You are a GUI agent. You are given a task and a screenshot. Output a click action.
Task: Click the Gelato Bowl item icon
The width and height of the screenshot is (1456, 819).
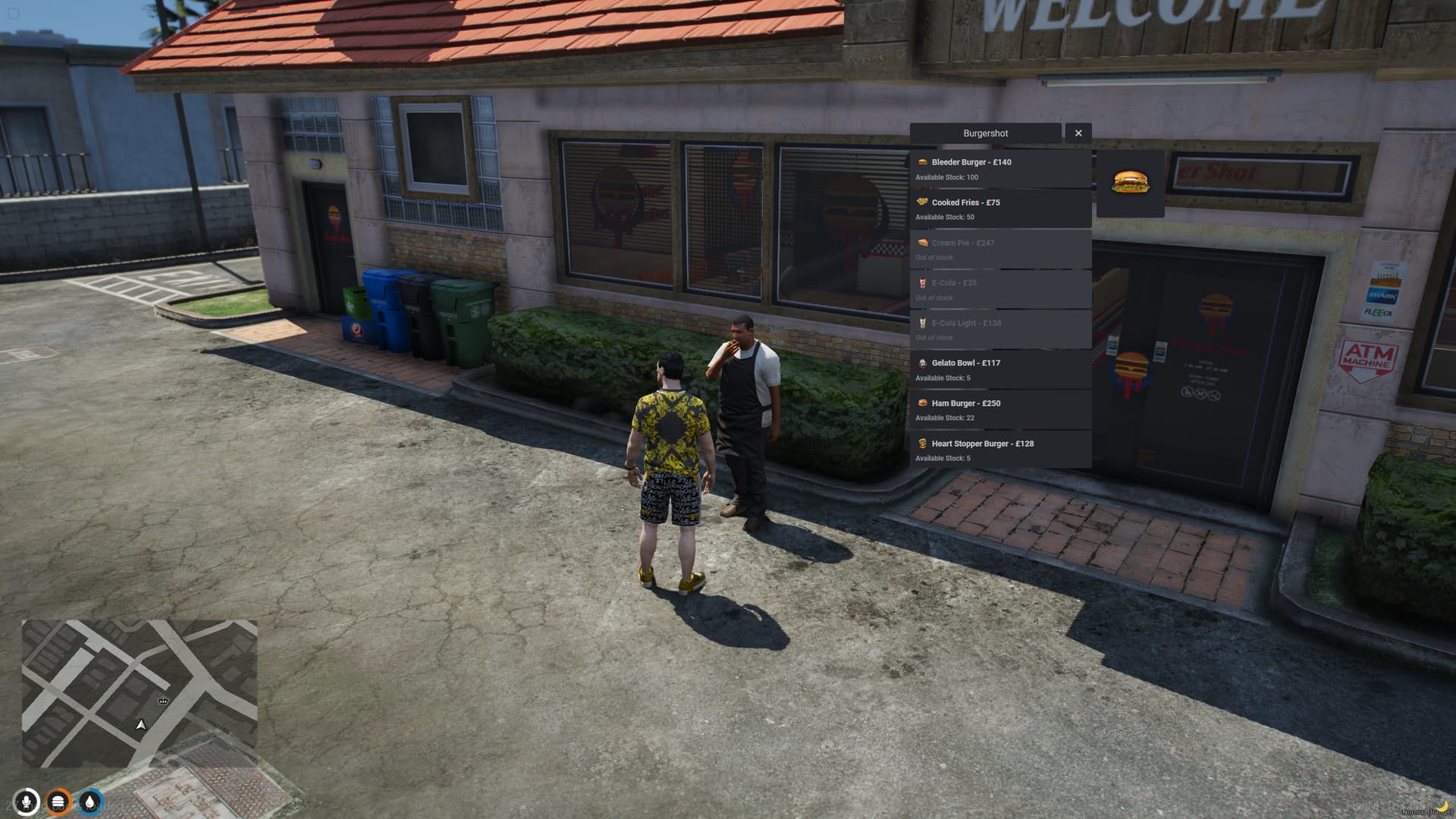[922, 363]
